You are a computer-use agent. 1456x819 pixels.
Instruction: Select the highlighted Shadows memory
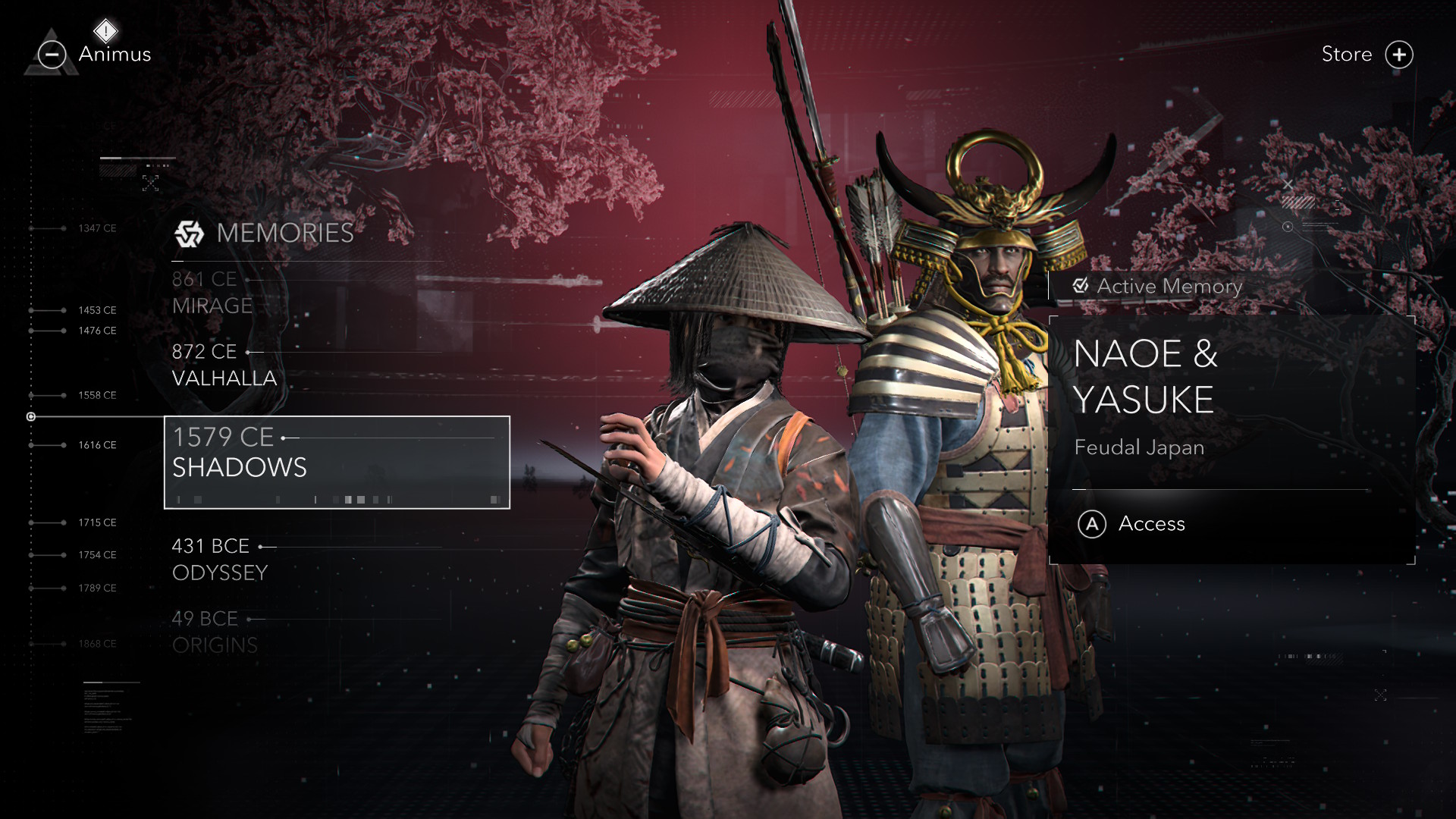point(337,462)
